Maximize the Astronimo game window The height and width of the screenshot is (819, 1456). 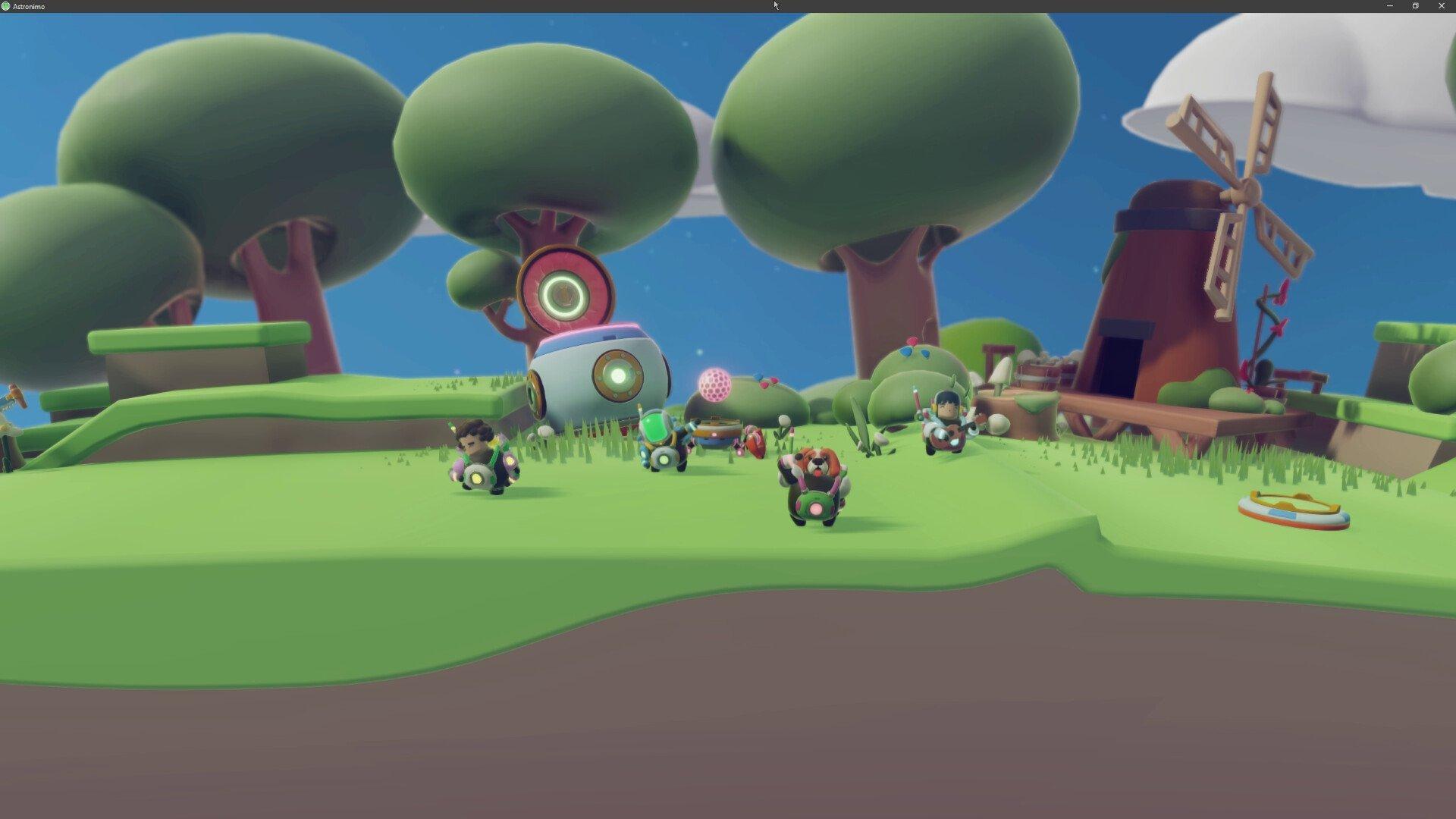[1414, 6]
